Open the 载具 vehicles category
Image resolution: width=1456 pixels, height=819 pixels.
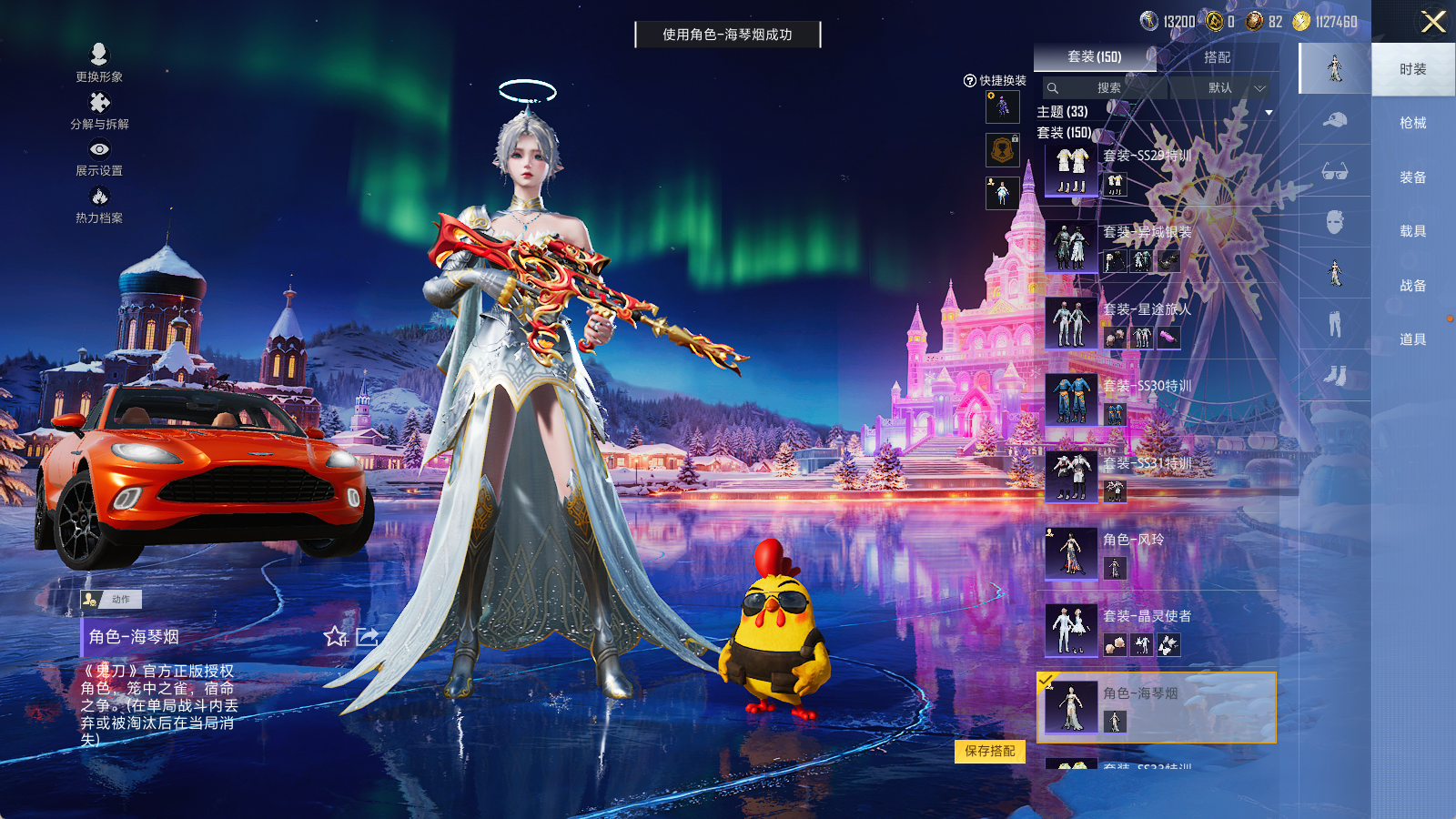(x=1412, y=231)
